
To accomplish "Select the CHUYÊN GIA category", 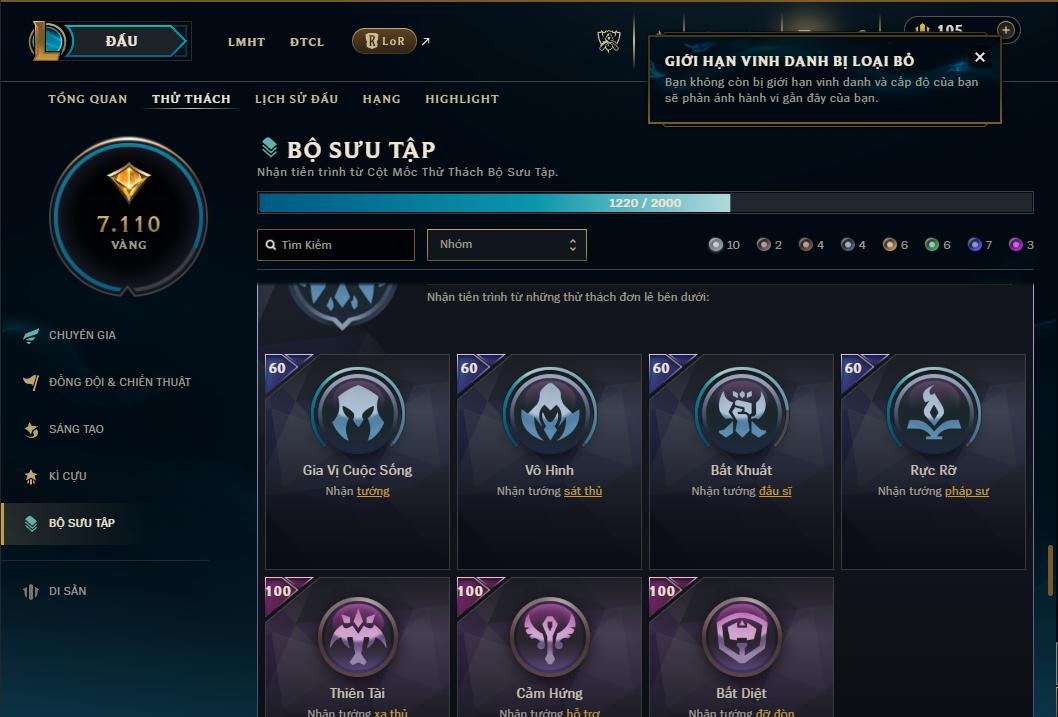I will click(x=82, y=335).
